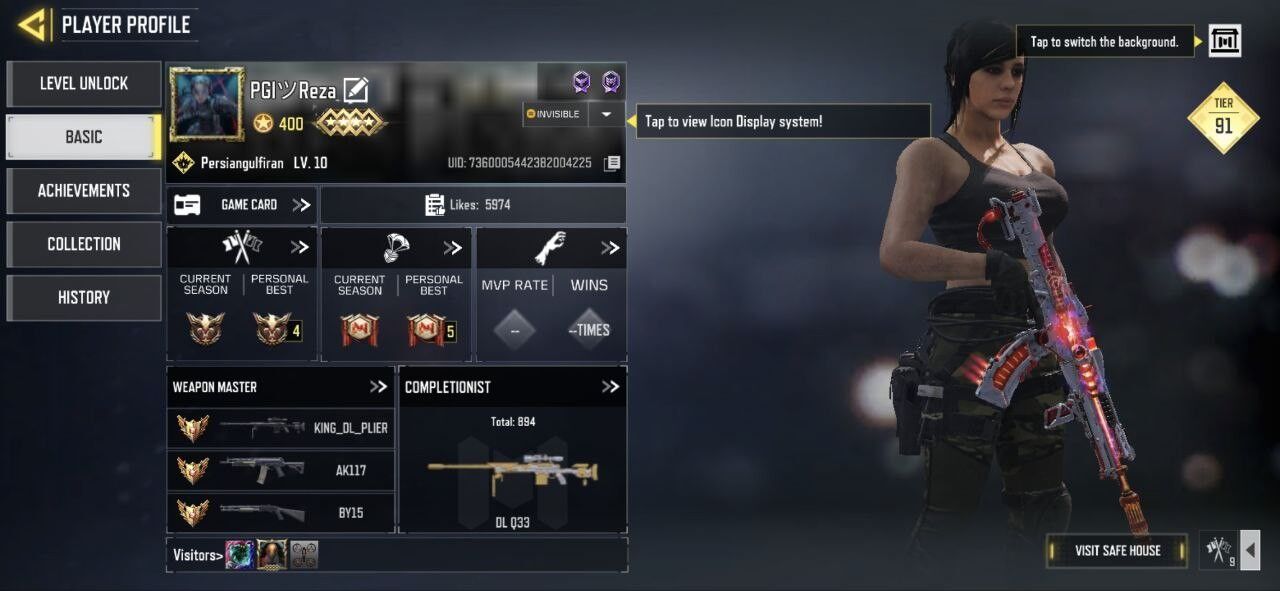This screenshot has width=1280, height=591.
Task: Expand the Weapon Master panel
Action: pos(378,387)
